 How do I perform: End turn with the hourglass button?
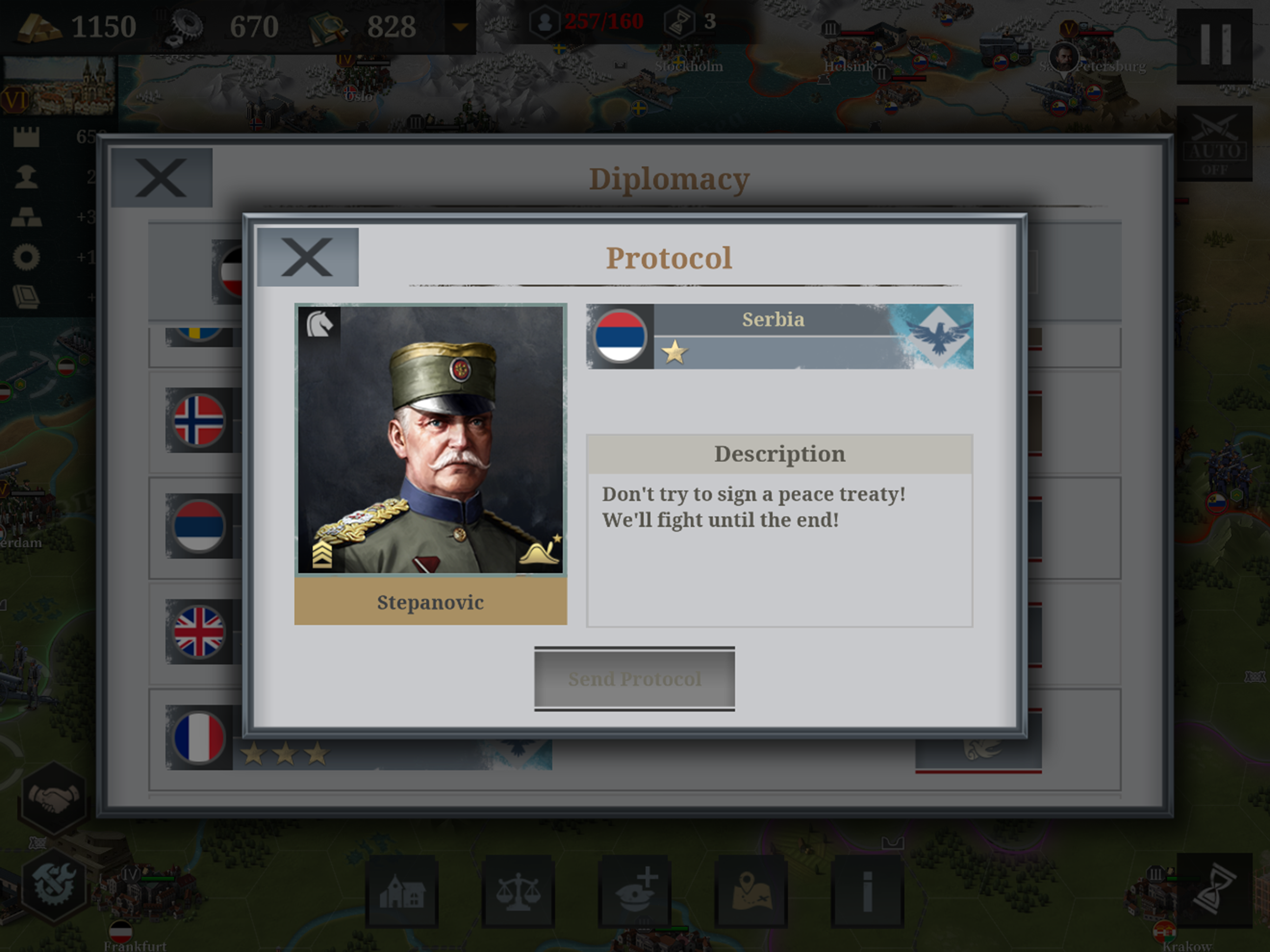coord(1215,891)
